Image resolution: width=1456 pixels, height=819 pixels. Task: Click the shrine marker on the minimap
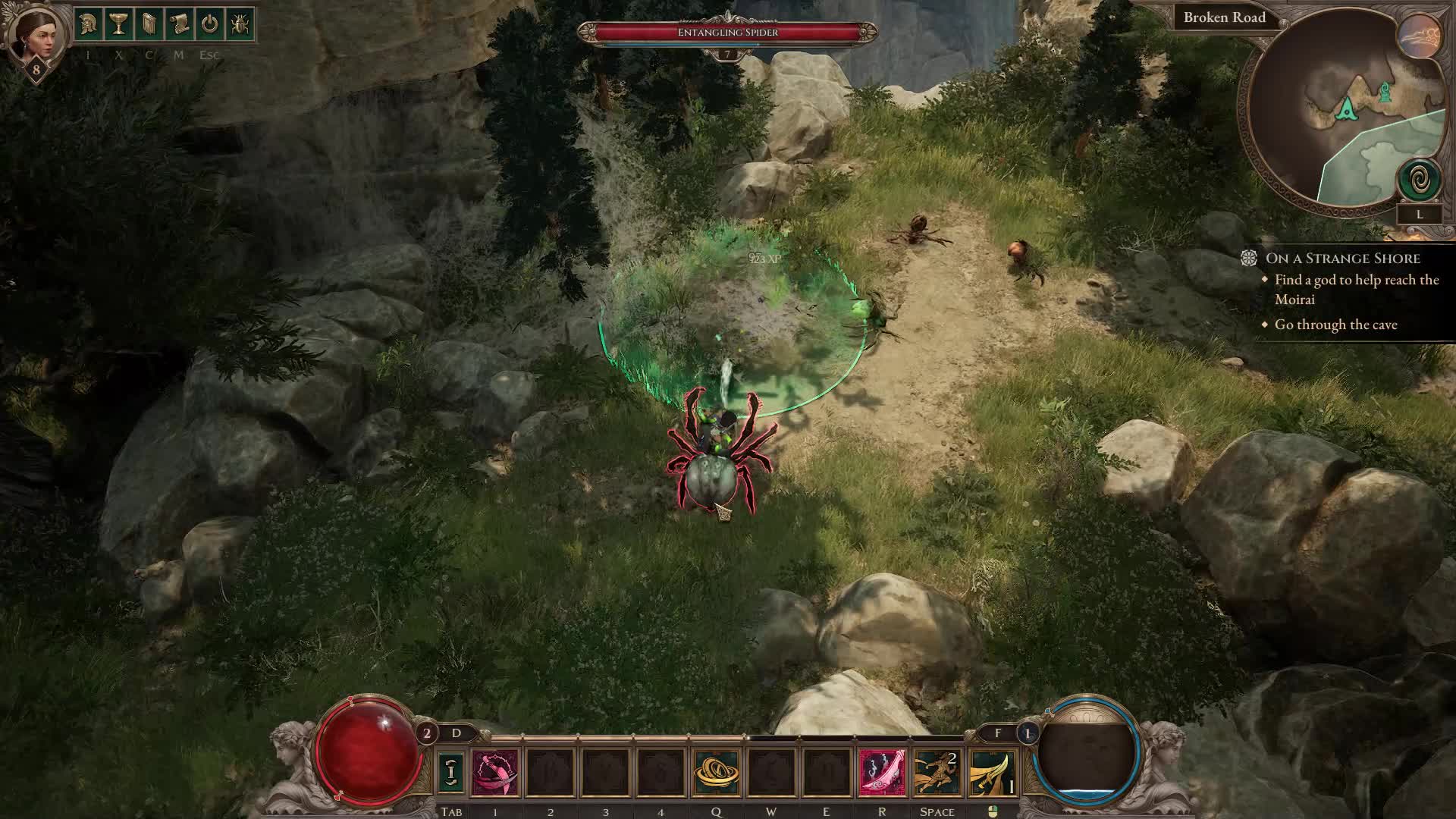click(1385, 92)
